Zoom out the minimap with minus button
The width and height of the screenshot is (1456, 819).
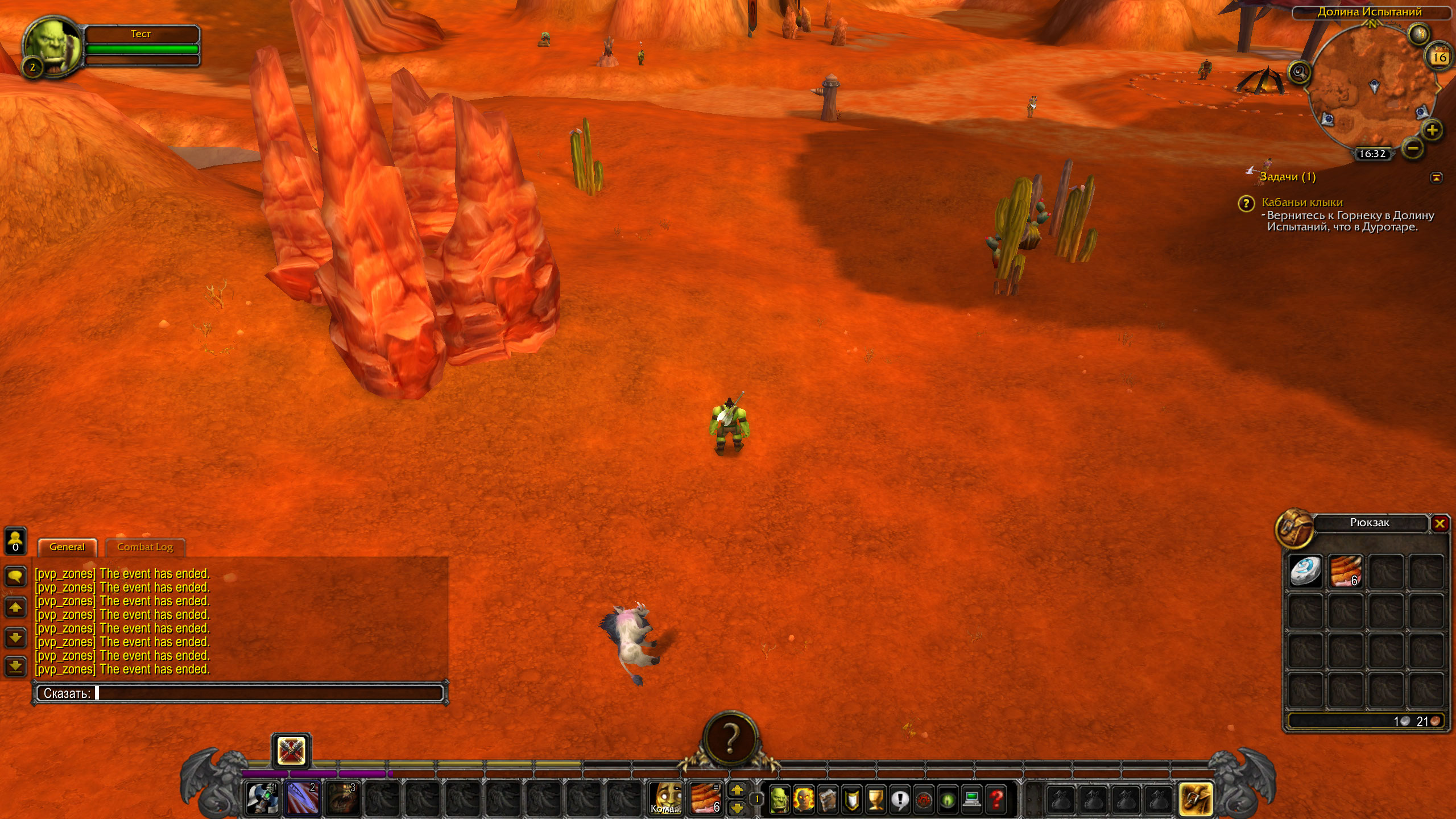pyautogui.click(x=1413, y=149)
